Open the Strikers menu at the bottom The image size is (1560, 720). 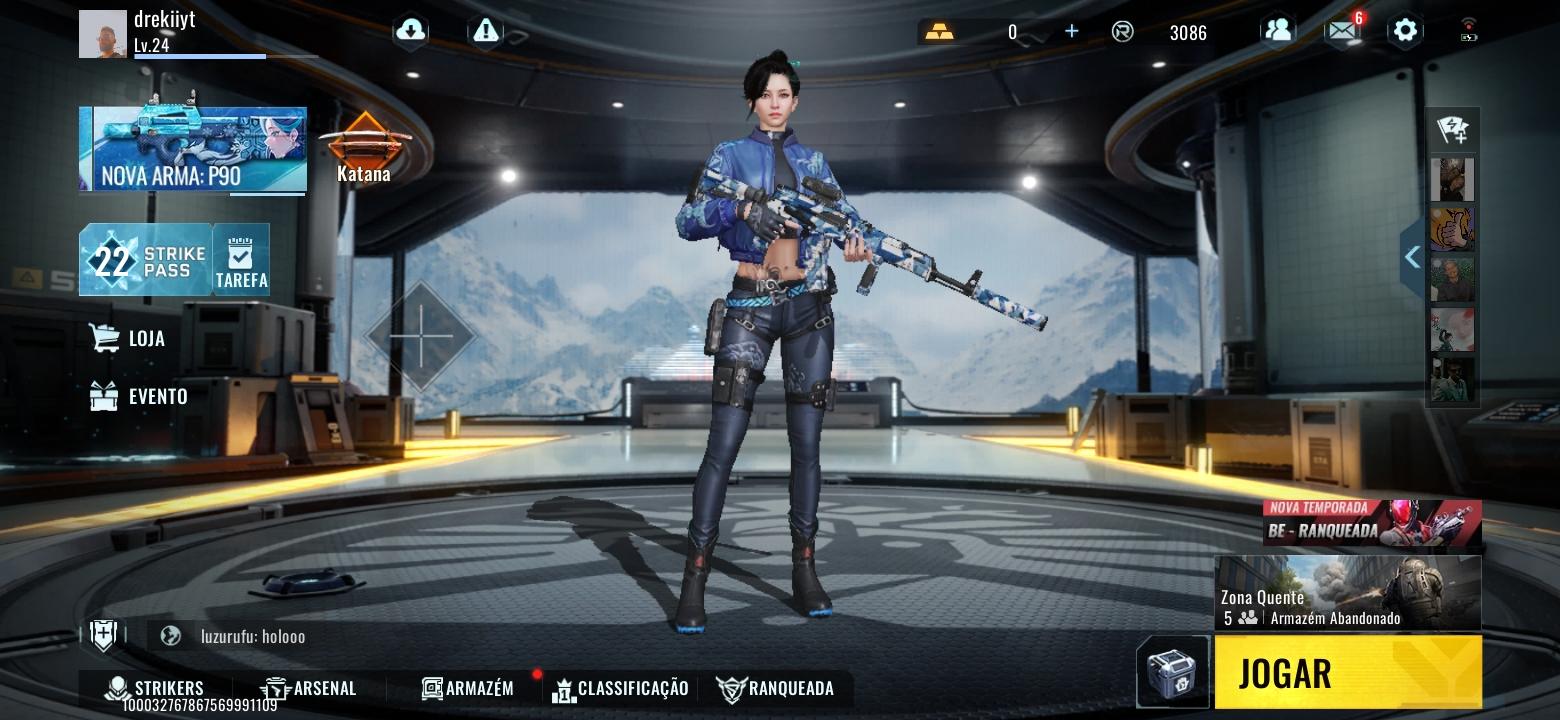[x=155, y=688]
